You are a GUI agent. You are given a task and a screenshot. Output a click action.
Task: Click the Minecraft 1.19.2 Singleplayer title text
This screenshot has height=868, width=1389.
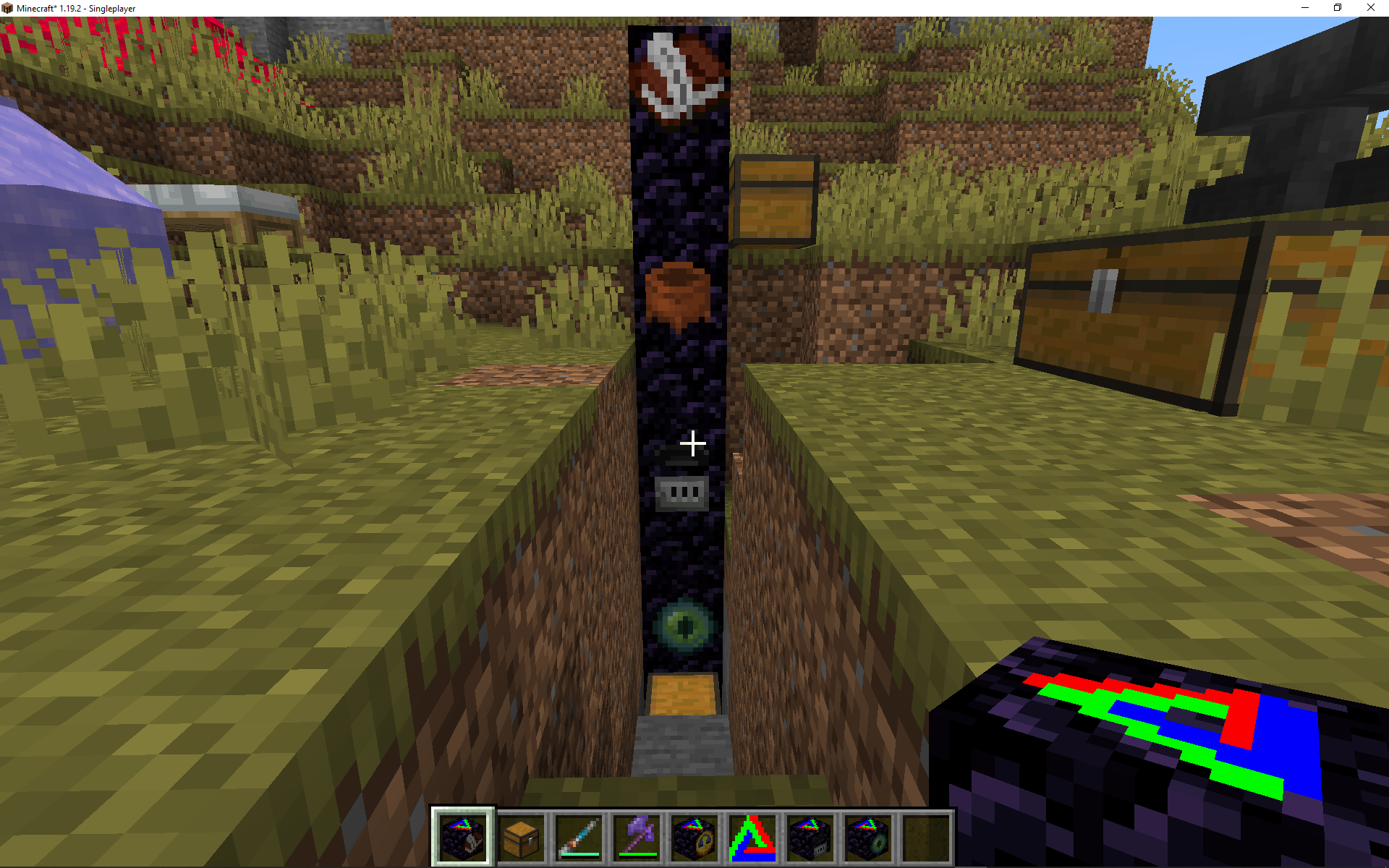[75, 8]
